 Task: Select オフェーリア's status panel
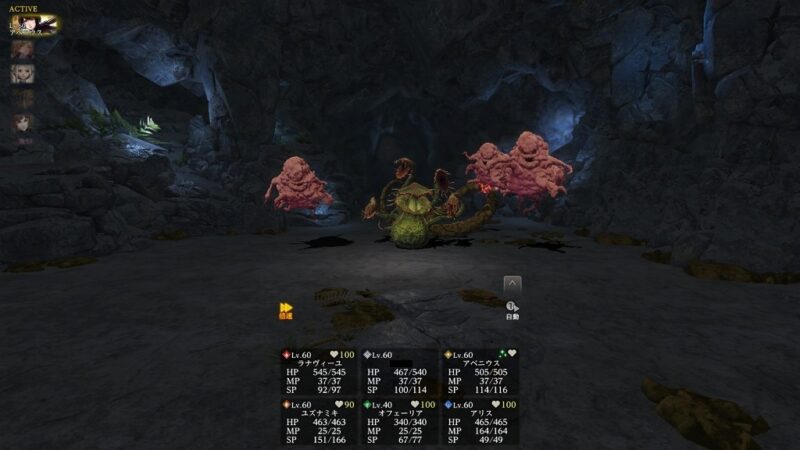400,421
